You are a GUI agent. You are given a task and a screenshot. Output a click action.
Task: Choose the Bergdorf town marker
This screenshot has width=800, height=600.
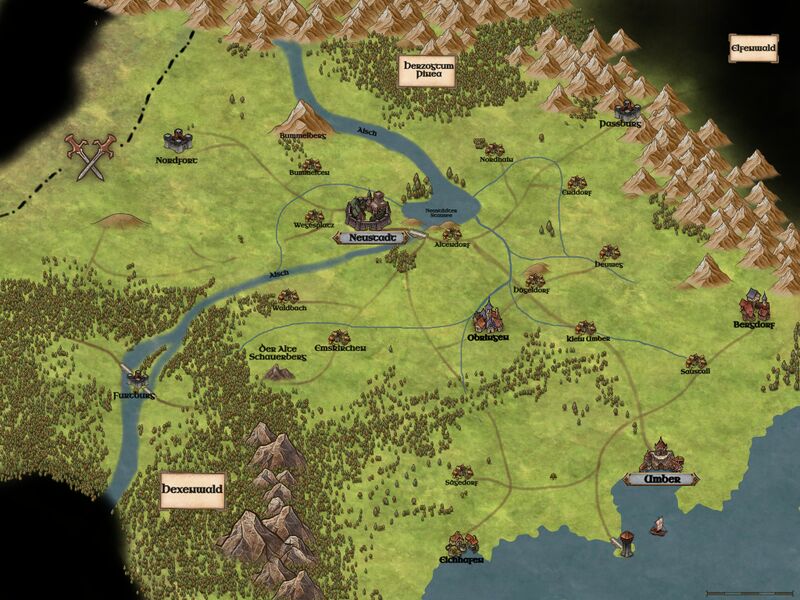click(754, 305)
